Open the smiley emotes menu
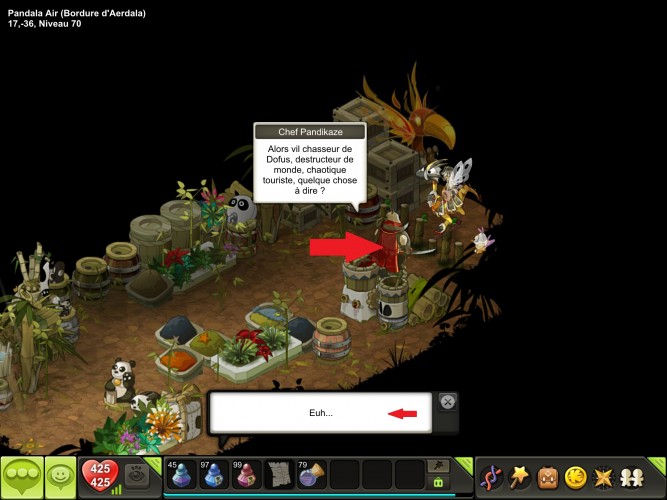667x500 pixels. tap(61, 477)
